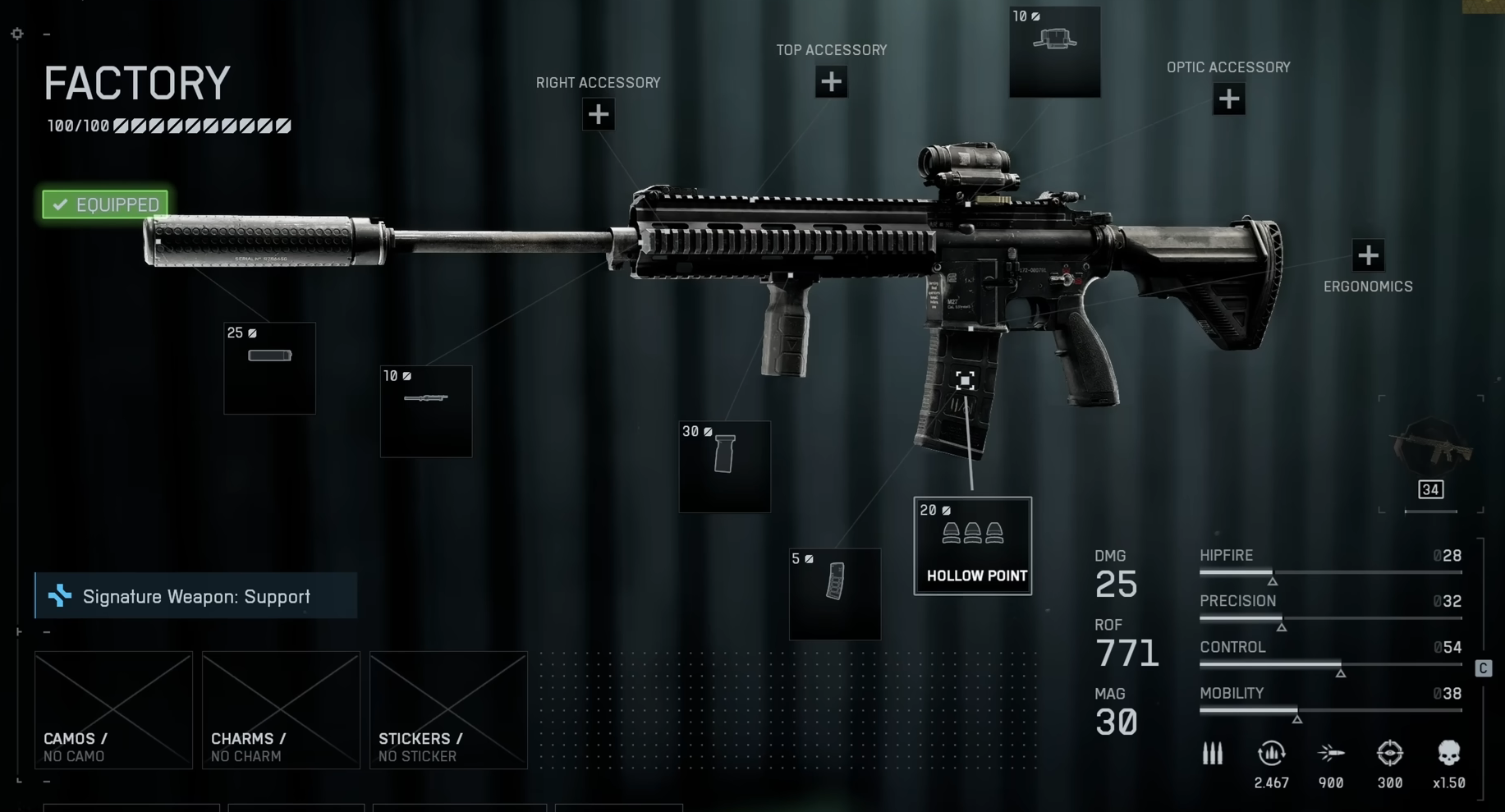The image size is (1505, 812).
Task: Select the barrel attachment slot
Action: (425, 411)
